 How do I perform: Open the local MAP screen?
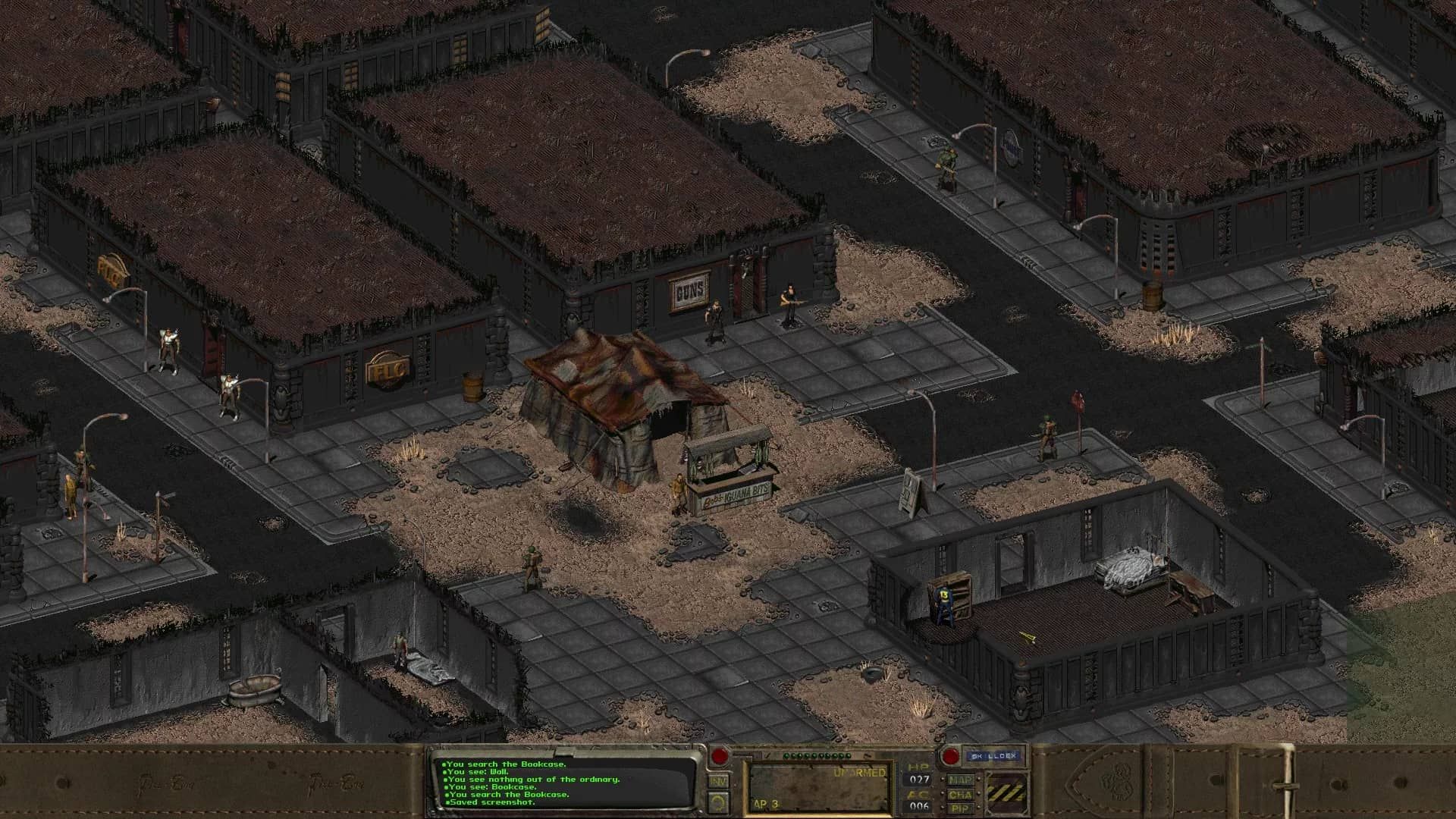[961, 780]
